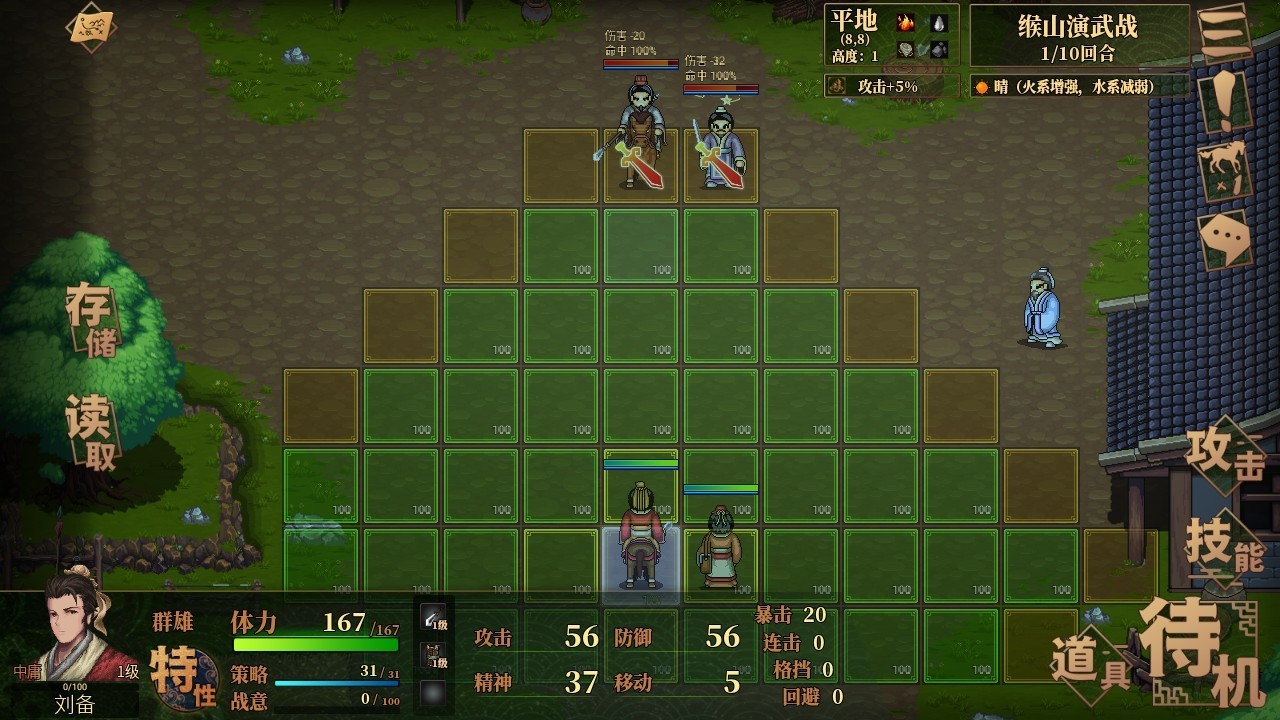This screenshot has height=720, width=1280.
Task: Click the 读取 load button
Action: [91, 432]
